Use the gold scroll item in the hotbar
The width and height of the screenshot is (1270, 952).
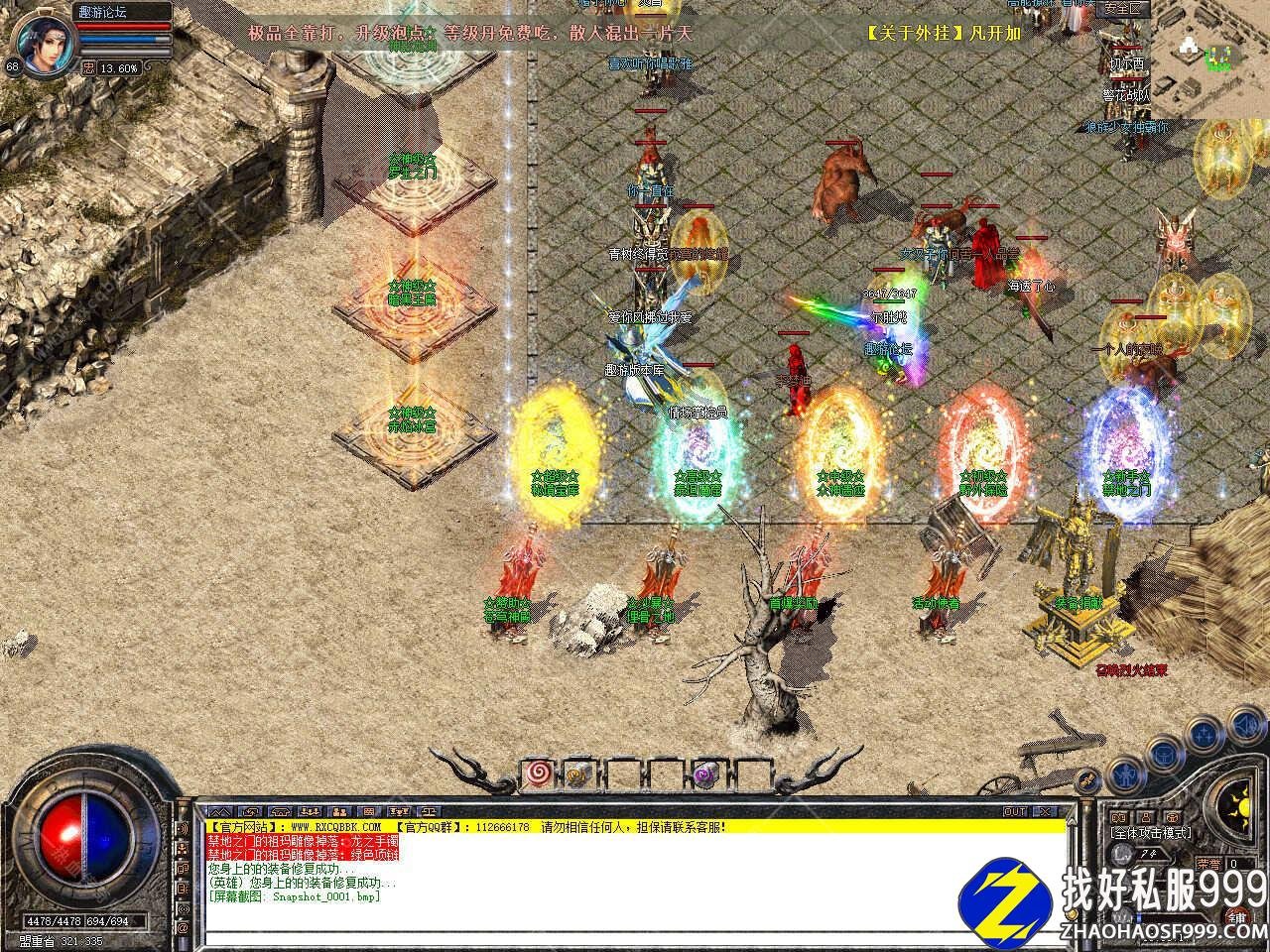click(581, 773)
